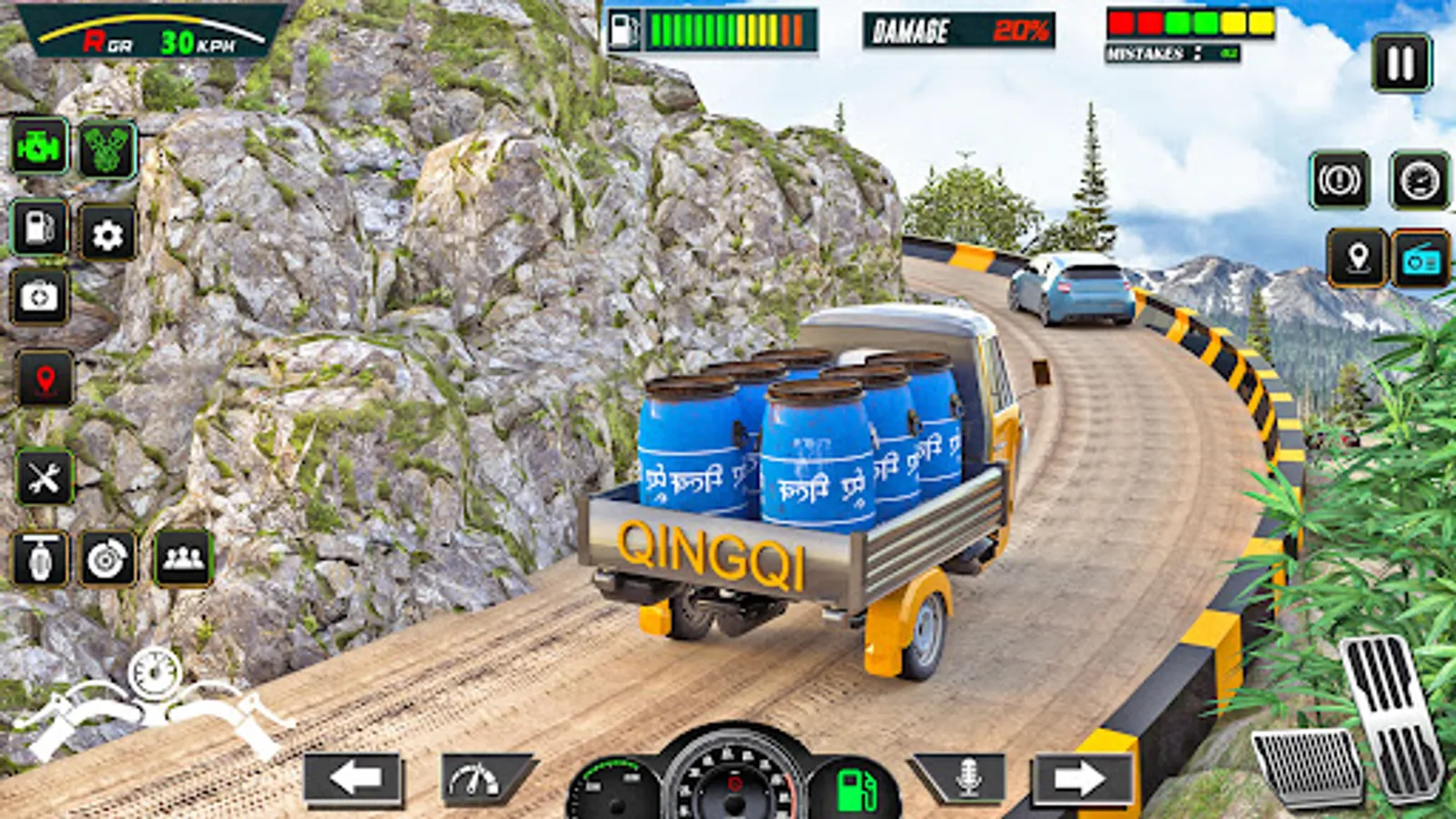Viewport: 1456px width, 819px height.
Task: Switch camera view with camera icon
Action: point(40,297)
